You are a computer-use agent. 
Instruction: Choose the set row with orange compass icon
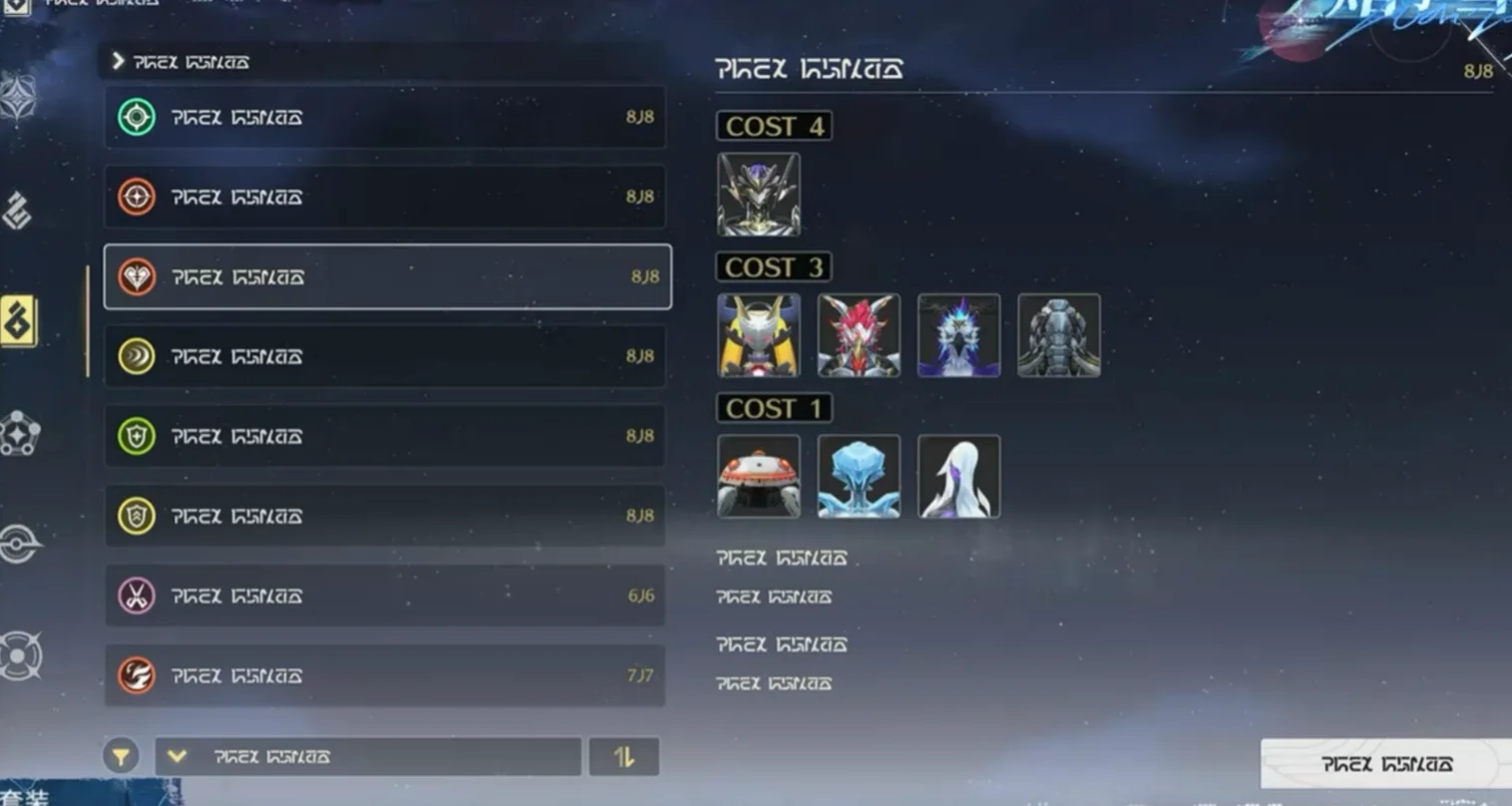pos(385,198)
